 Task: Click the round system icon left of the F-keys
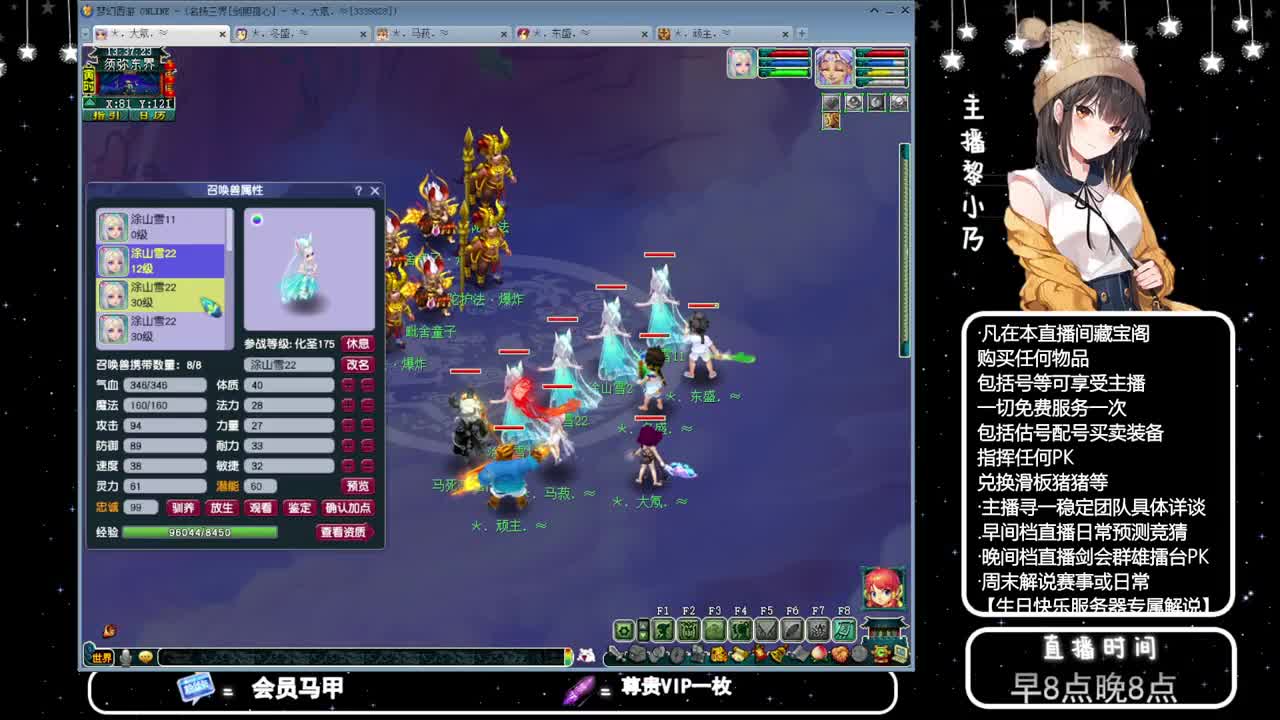(x=624, y=630)
